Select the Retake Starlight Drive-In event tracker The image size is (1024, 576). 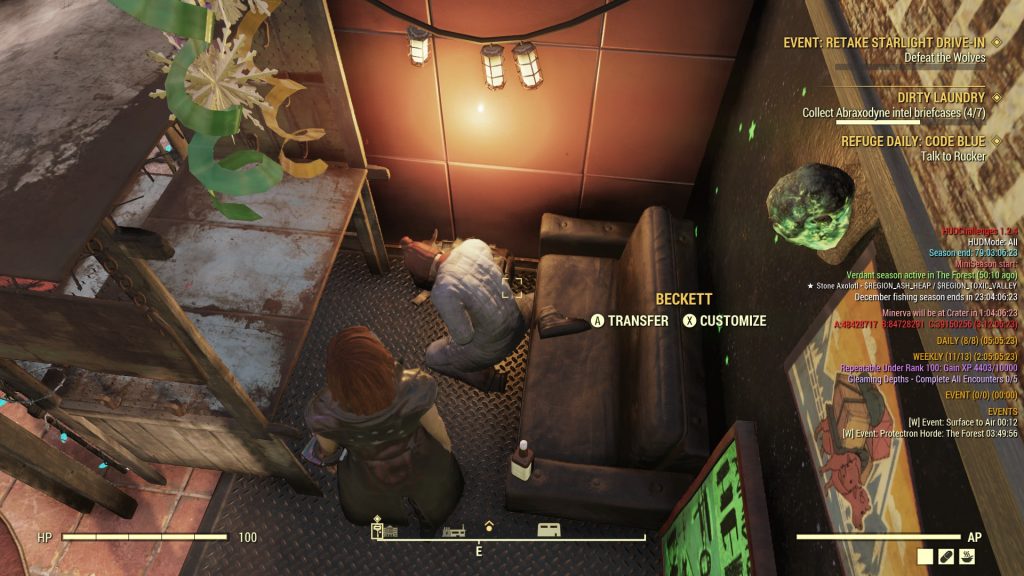[x=886, y=42]
